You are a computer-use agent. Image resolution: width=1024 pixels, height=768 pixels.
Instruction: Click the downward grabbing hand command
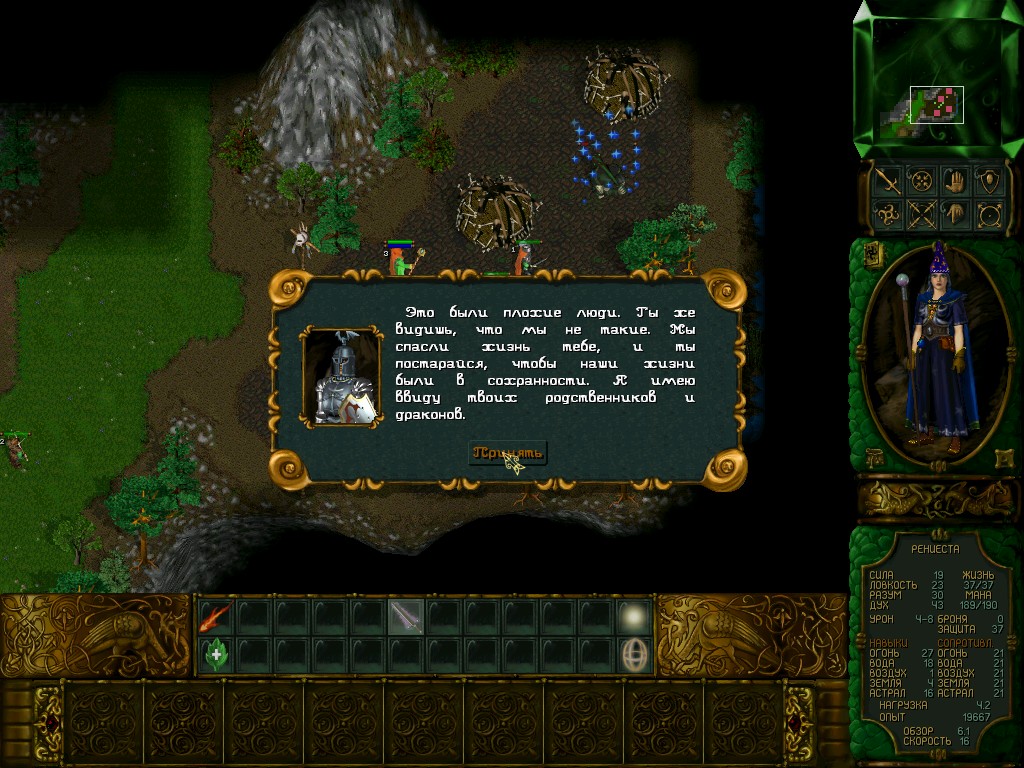955,214
